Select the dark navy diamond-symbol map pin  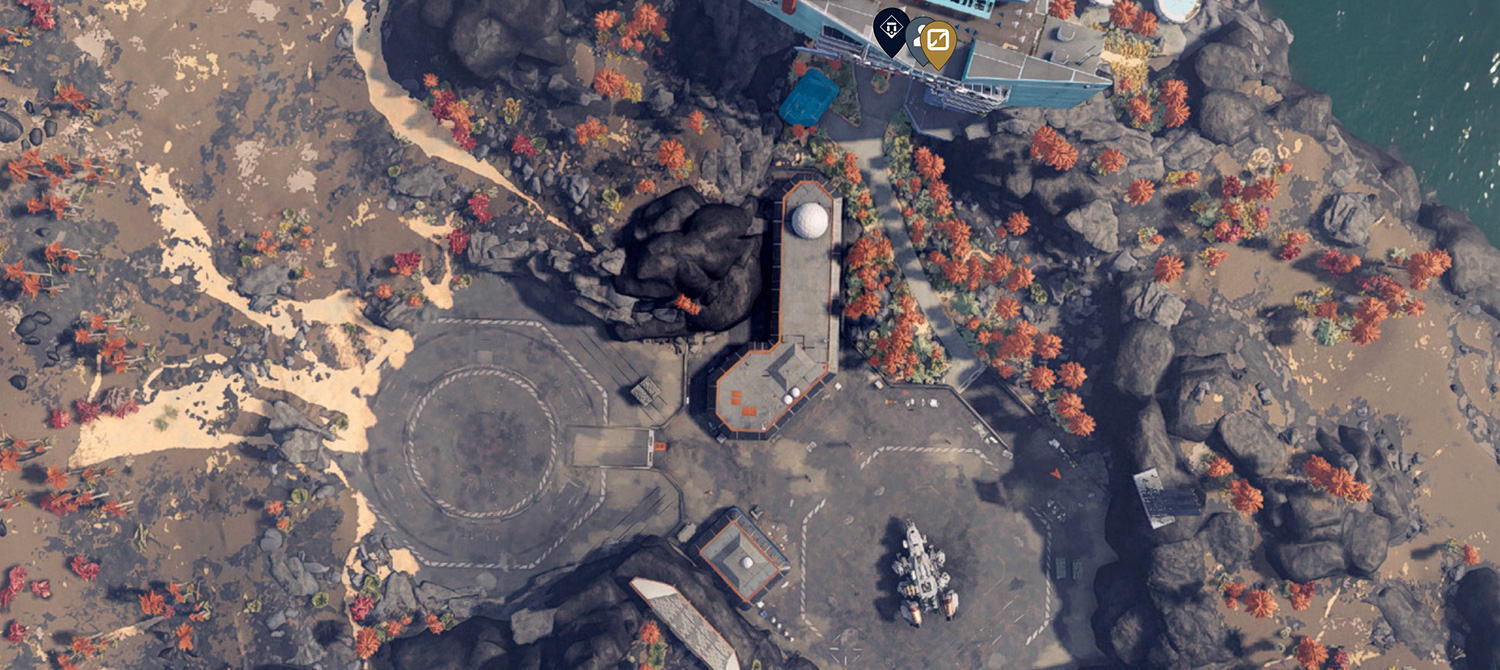click(890, 29)
